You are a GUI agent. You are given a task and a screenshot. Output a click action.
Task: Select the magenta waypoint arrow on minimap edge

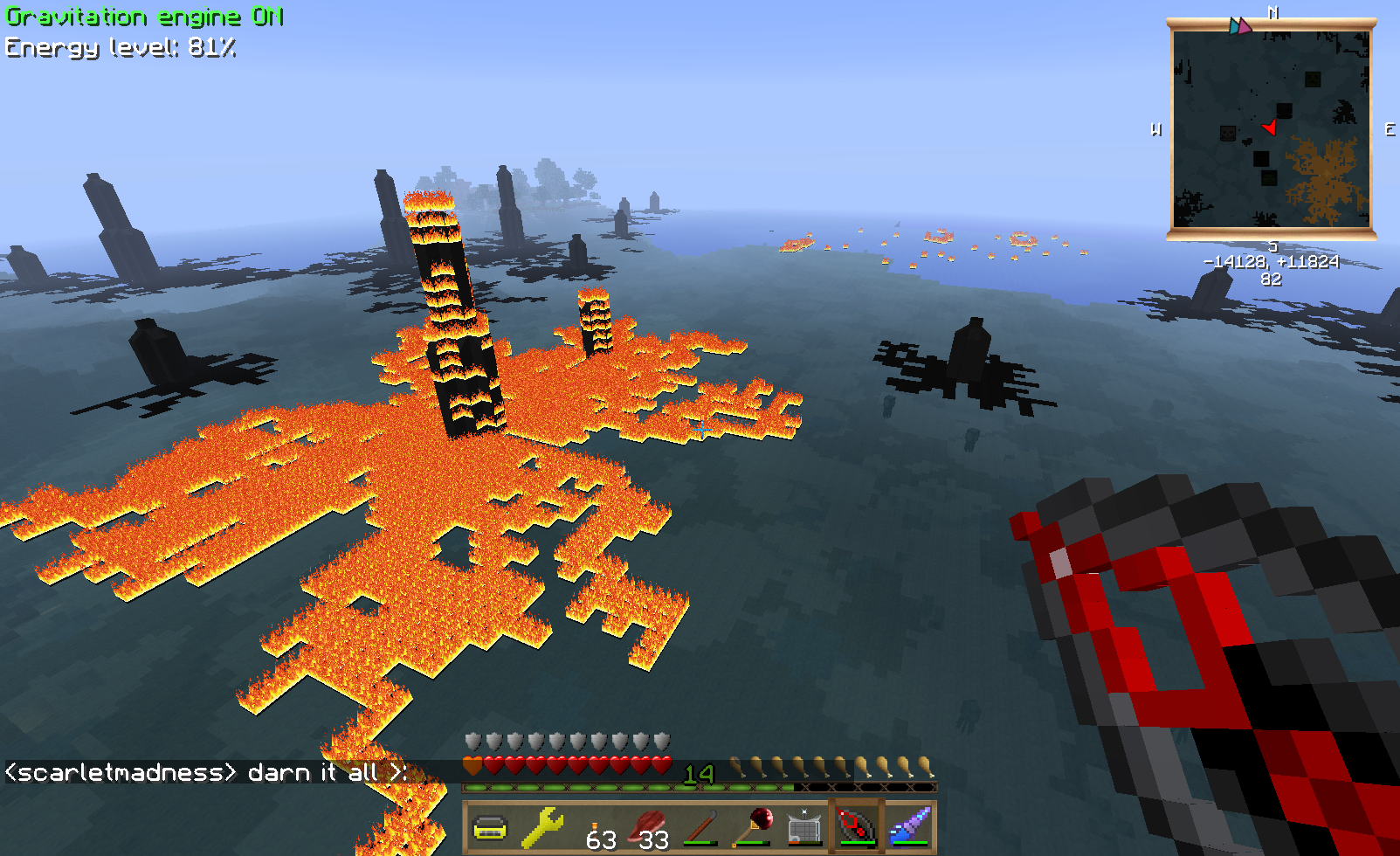click(x=1244, y=26)
